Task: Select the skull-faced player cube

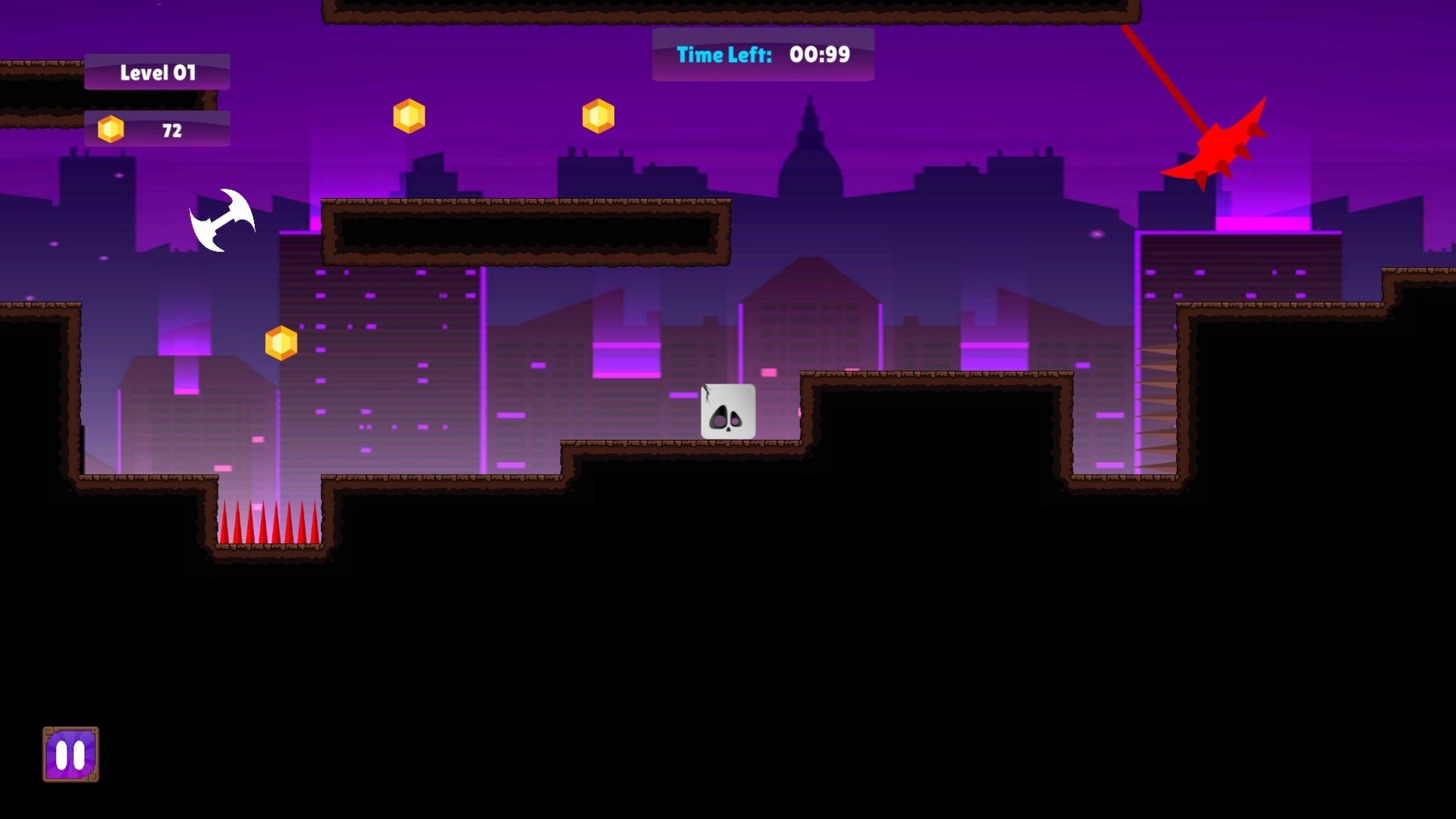Action: 728,412
